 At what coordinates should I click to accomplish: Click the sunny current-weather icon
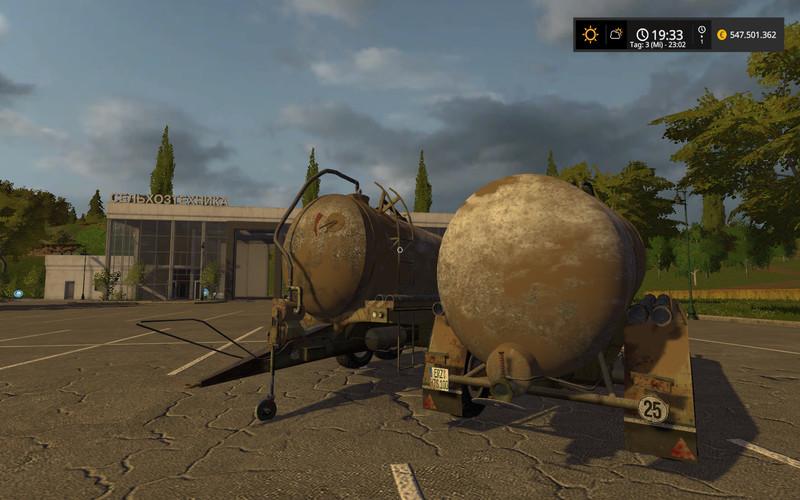pos(590,34)
